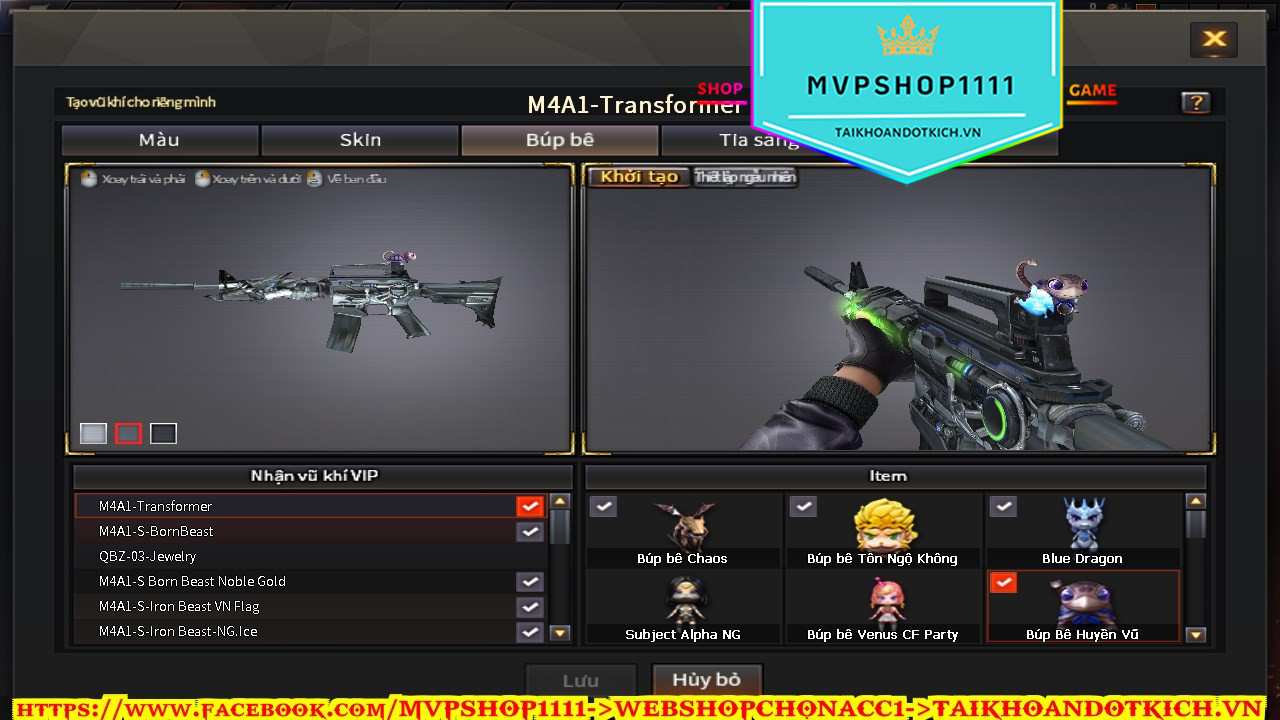This screenshot has height=720, width=1280.
Task: Select the Búp bê tab
Action: click(x=560, y=140)
